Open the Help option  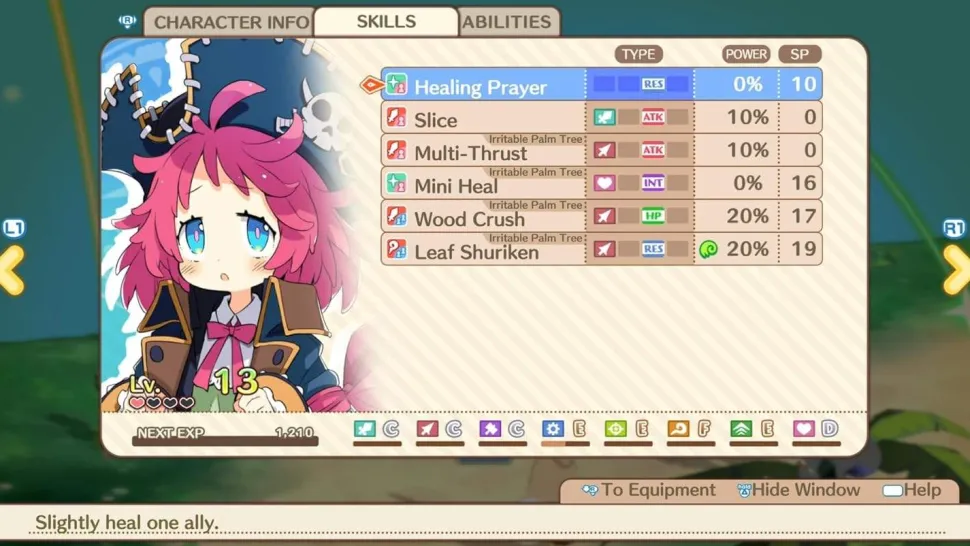[911, 490]
